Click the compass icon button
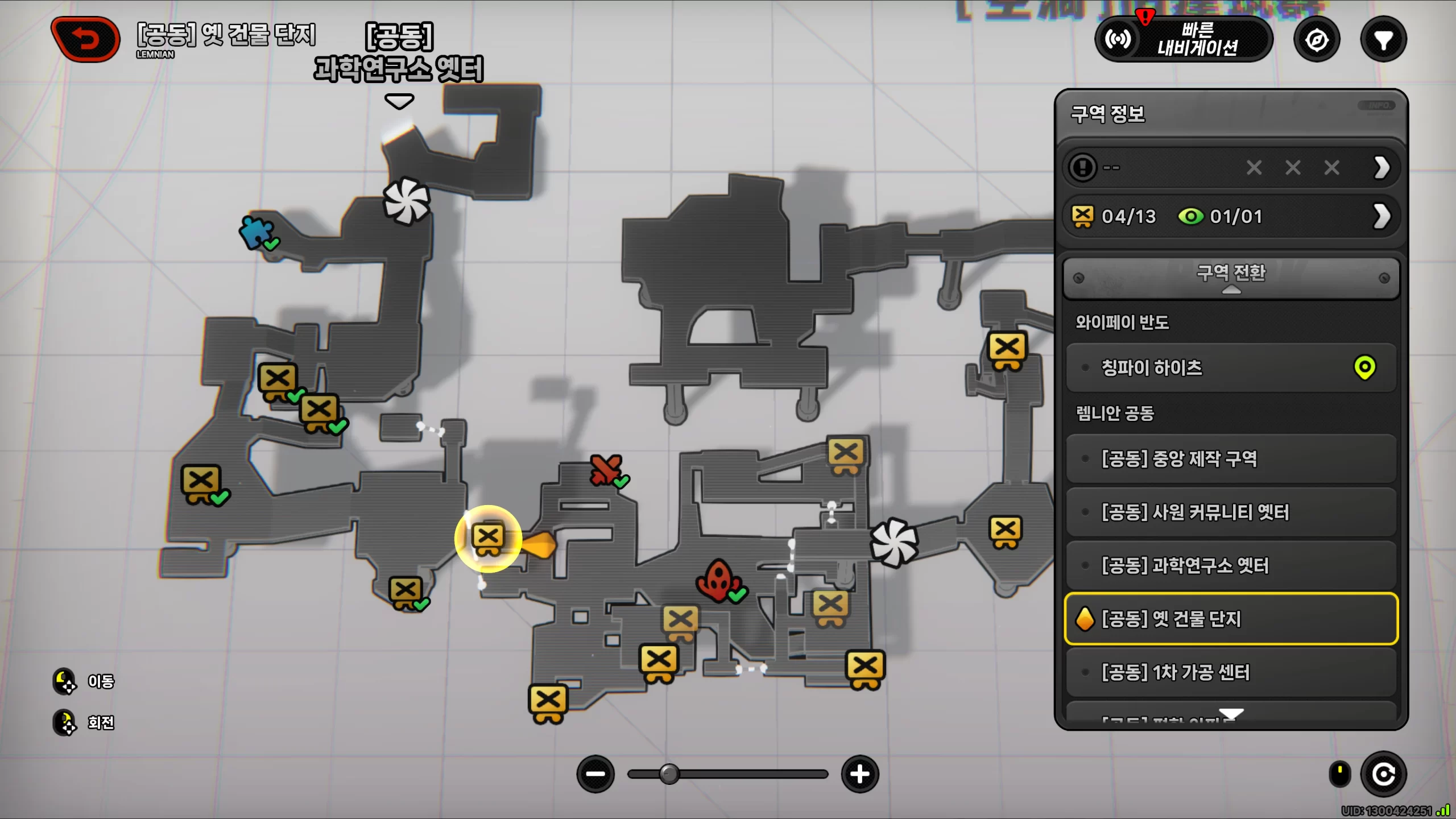 pos(1317,40)
